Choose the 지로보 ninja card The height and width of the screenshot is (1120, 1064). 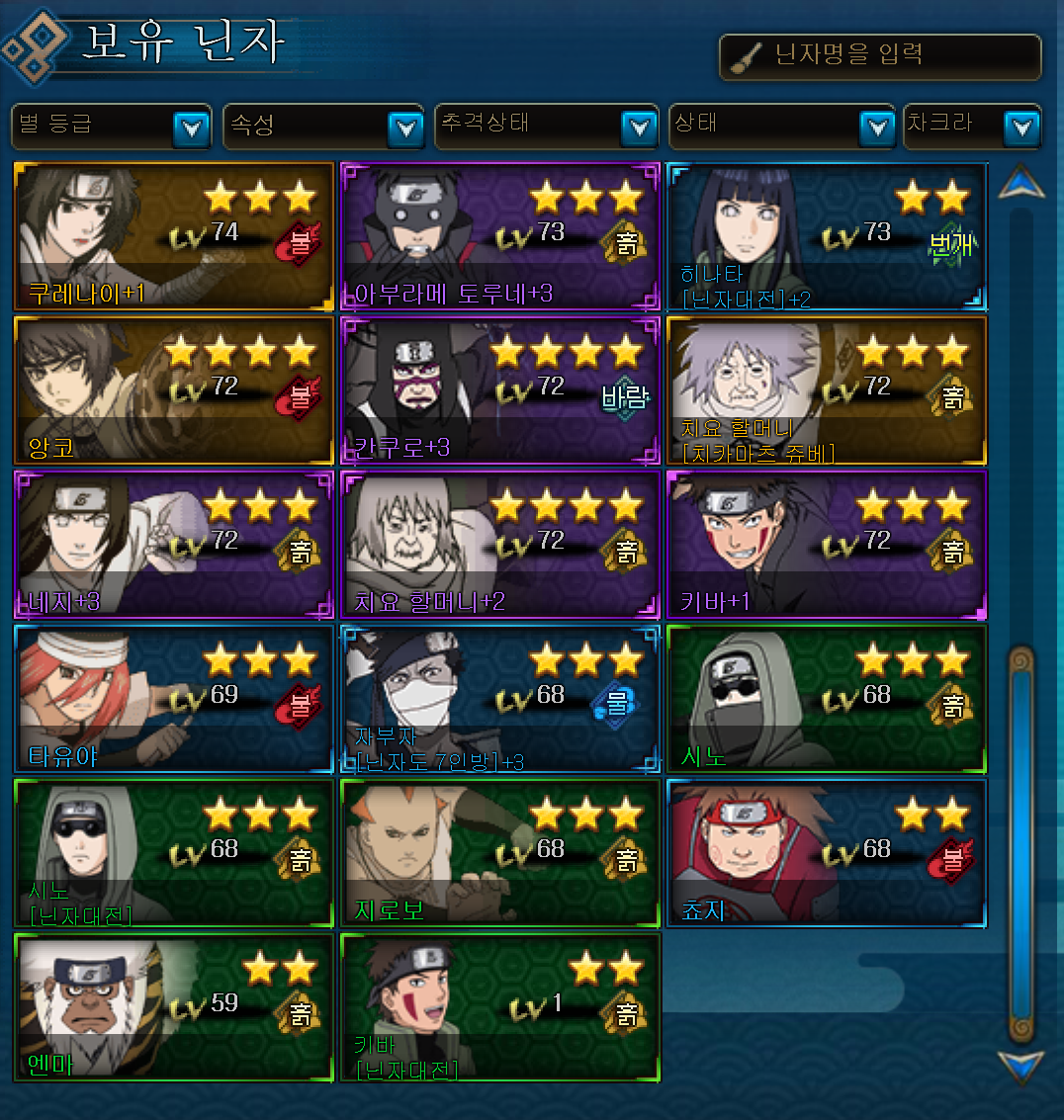499,853
